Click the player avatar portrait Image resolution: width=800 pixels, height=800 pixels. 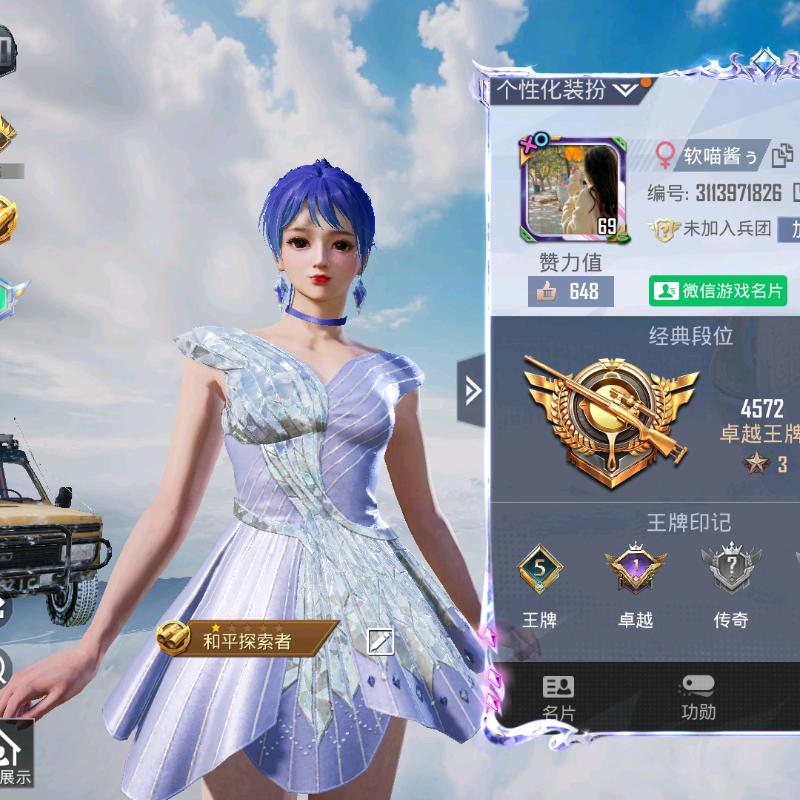(x=572, y=190)
